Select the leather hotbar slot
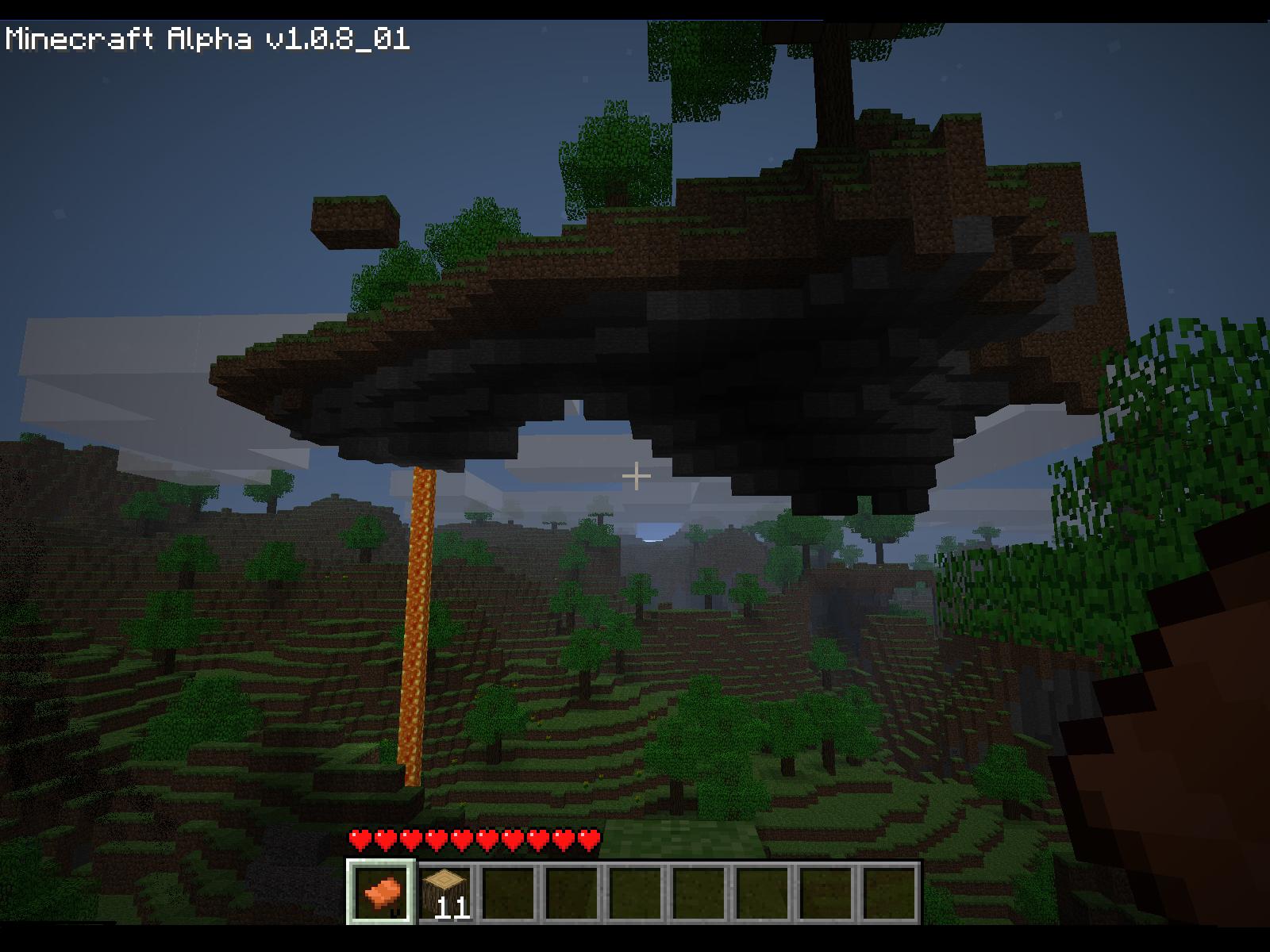 382,892
